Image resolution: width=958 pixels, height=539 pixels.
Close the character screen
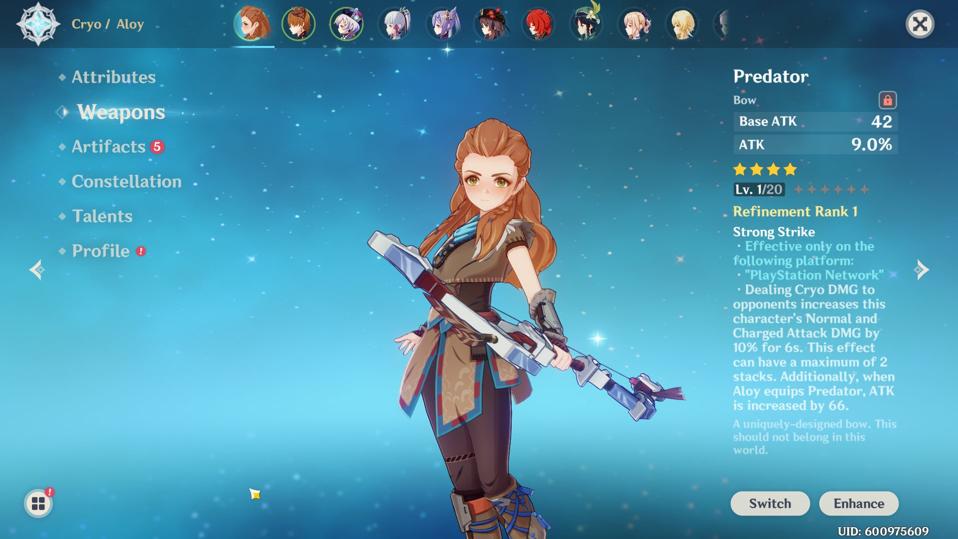pyautogui.click(x=919, y=24)
